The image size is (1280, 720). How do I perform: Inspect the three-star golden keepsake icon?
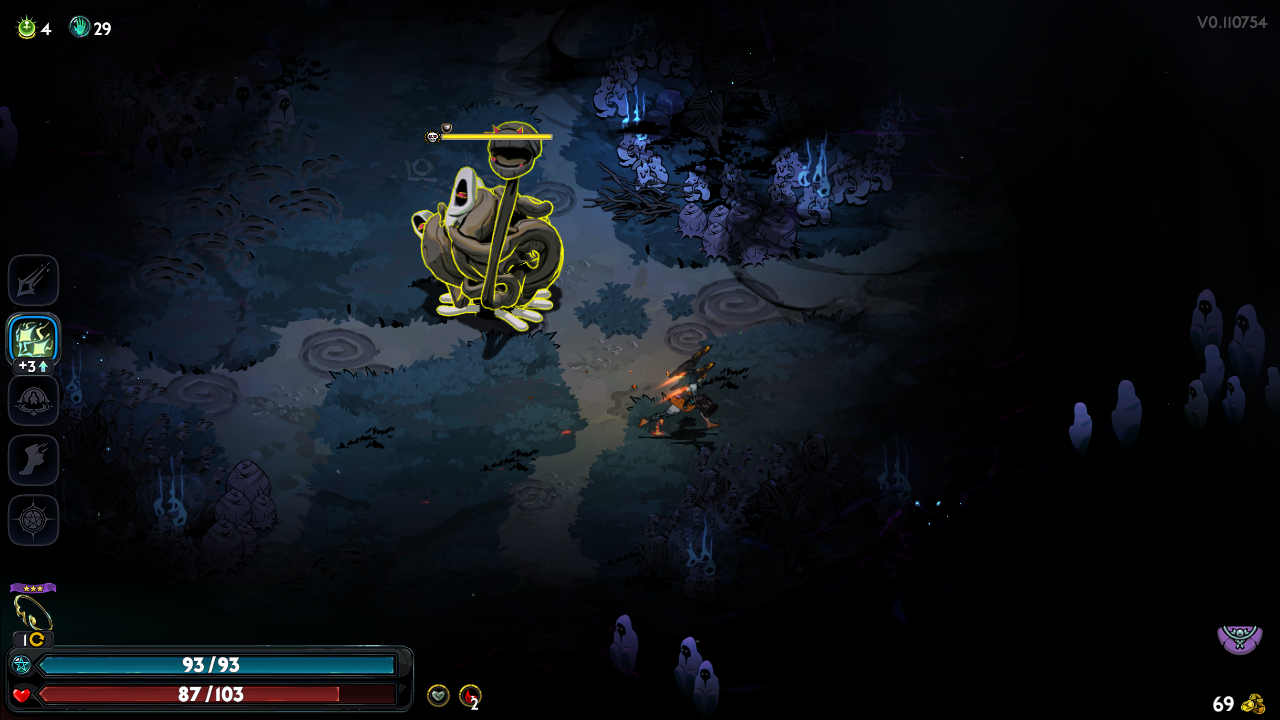pyautogui.click(x=32, y=612)
